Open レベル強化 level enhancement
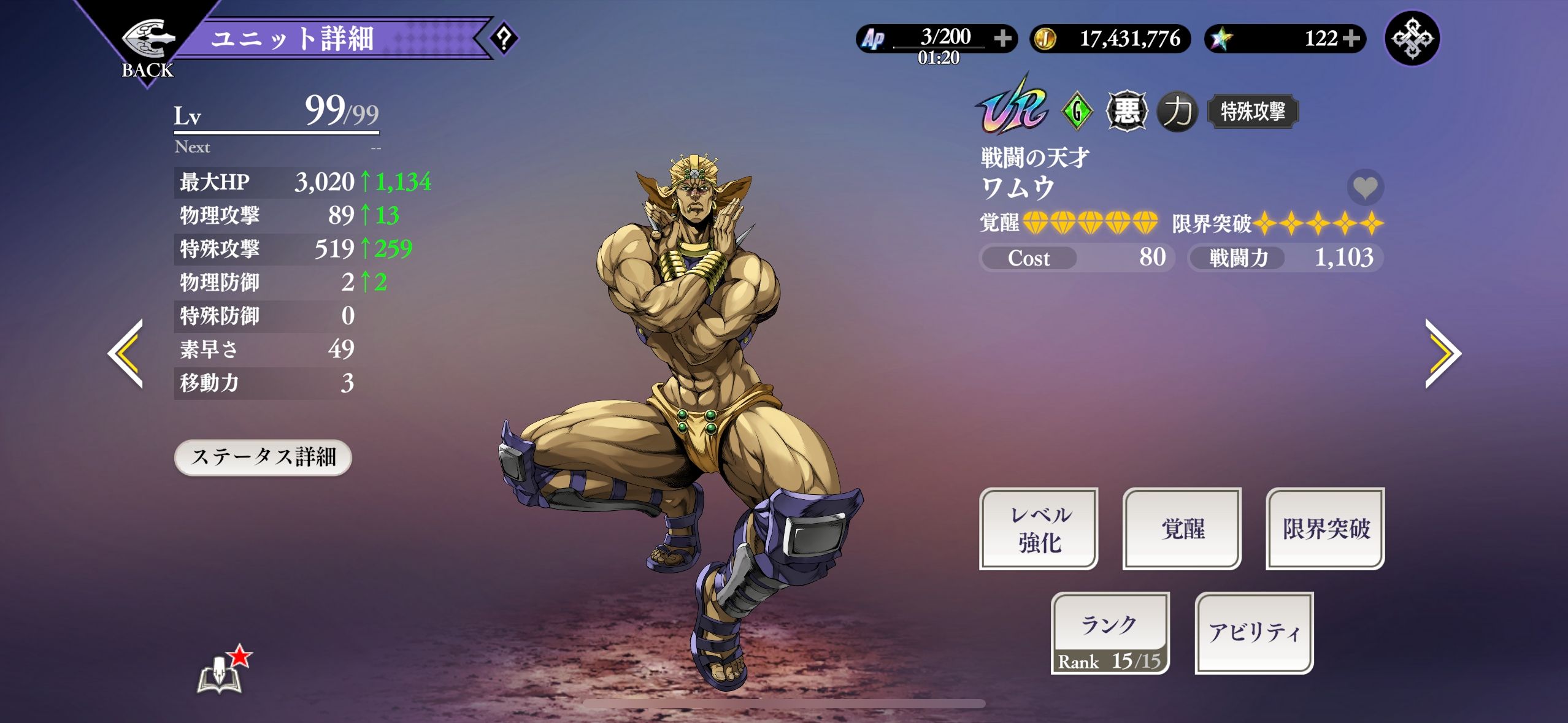 [x=1039, y=529]
